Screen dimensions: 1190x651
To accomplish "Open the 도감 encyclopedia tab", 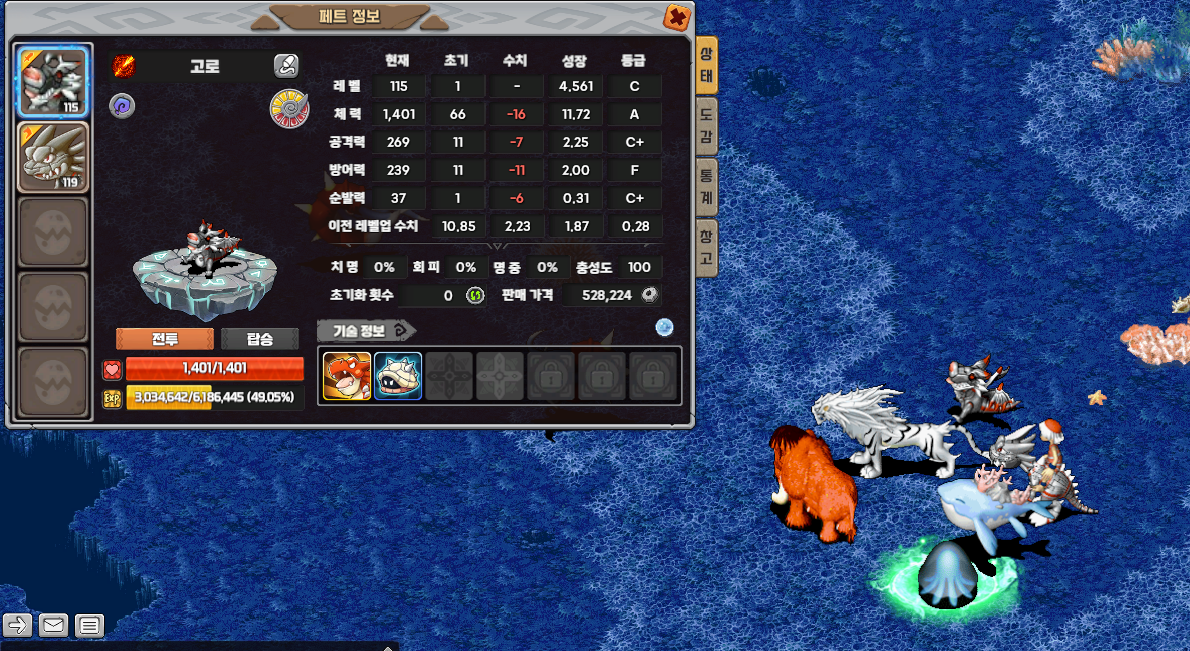I will click(706, 125).
